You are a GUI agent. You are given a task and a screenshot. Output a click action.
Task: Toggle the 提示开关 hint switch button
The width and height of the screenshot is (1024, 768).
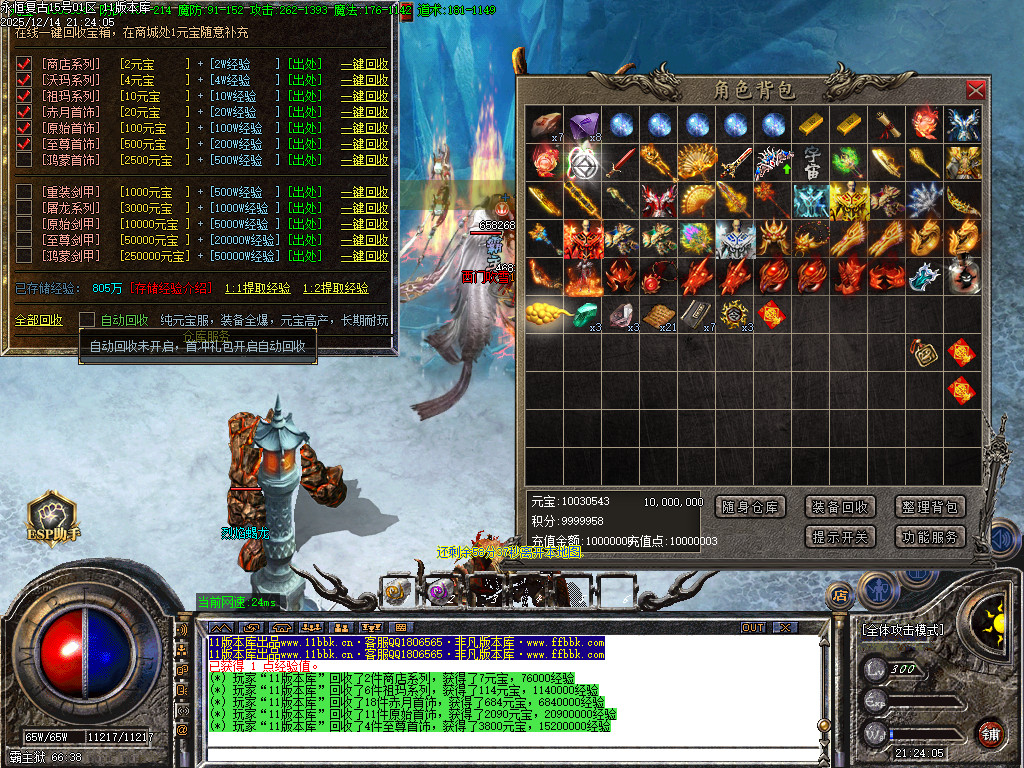[840, 537]
